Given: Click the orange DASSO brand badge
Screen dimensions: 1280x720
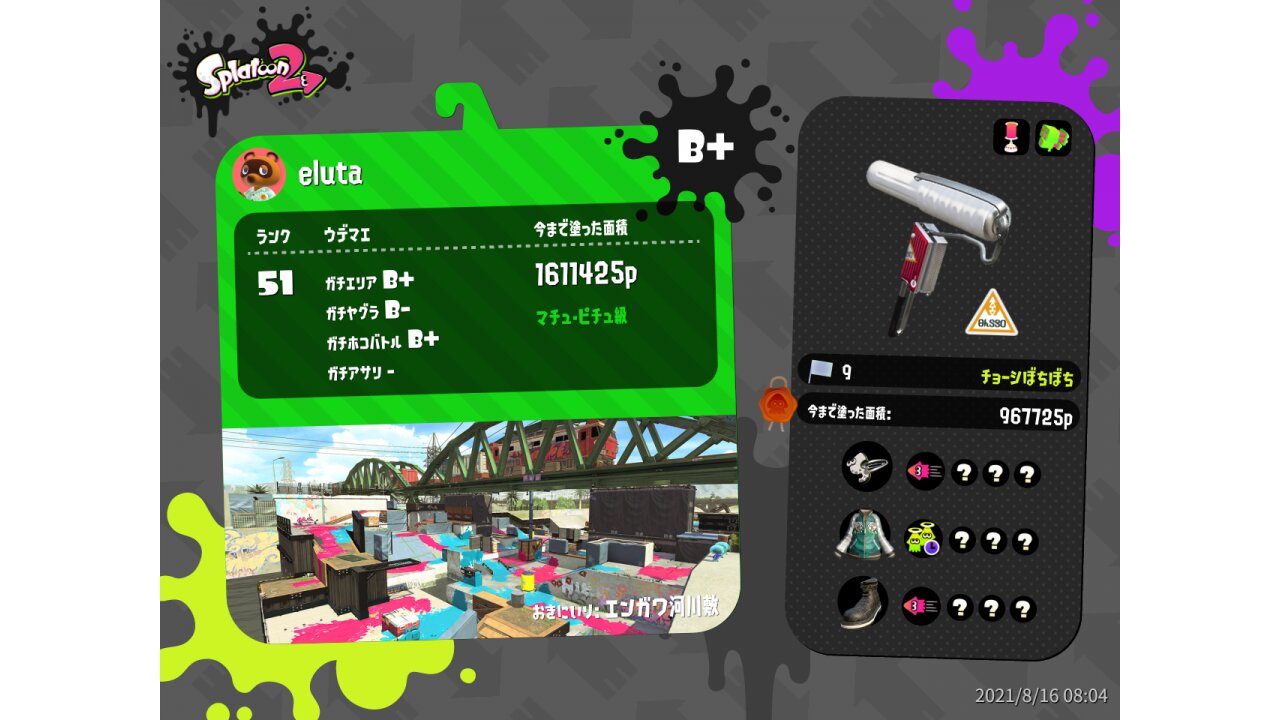Looking at the screenshot, I should point(991,313).
